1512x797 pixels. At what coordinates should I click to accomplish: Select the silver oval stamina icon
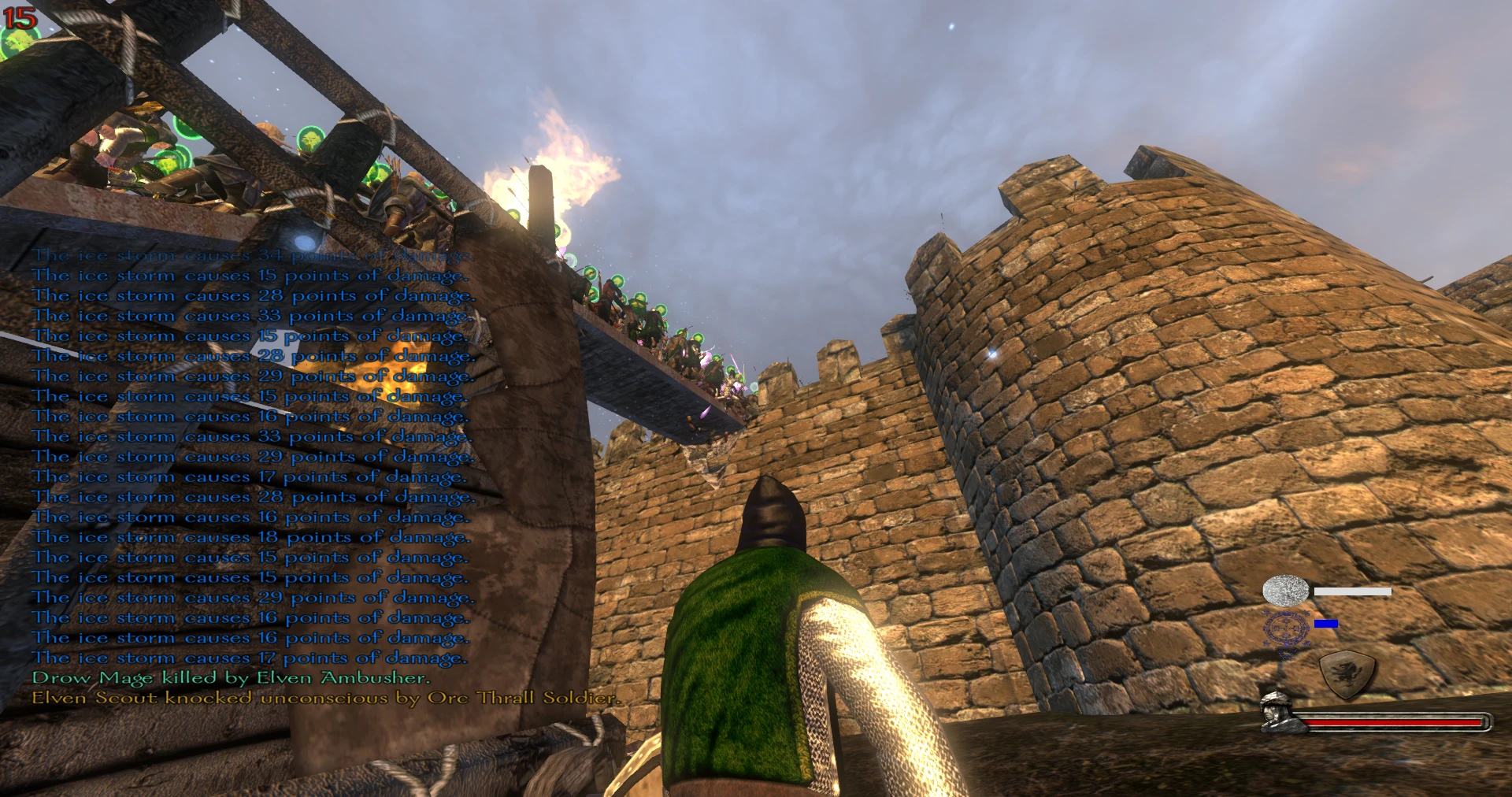coord(1285,591)
